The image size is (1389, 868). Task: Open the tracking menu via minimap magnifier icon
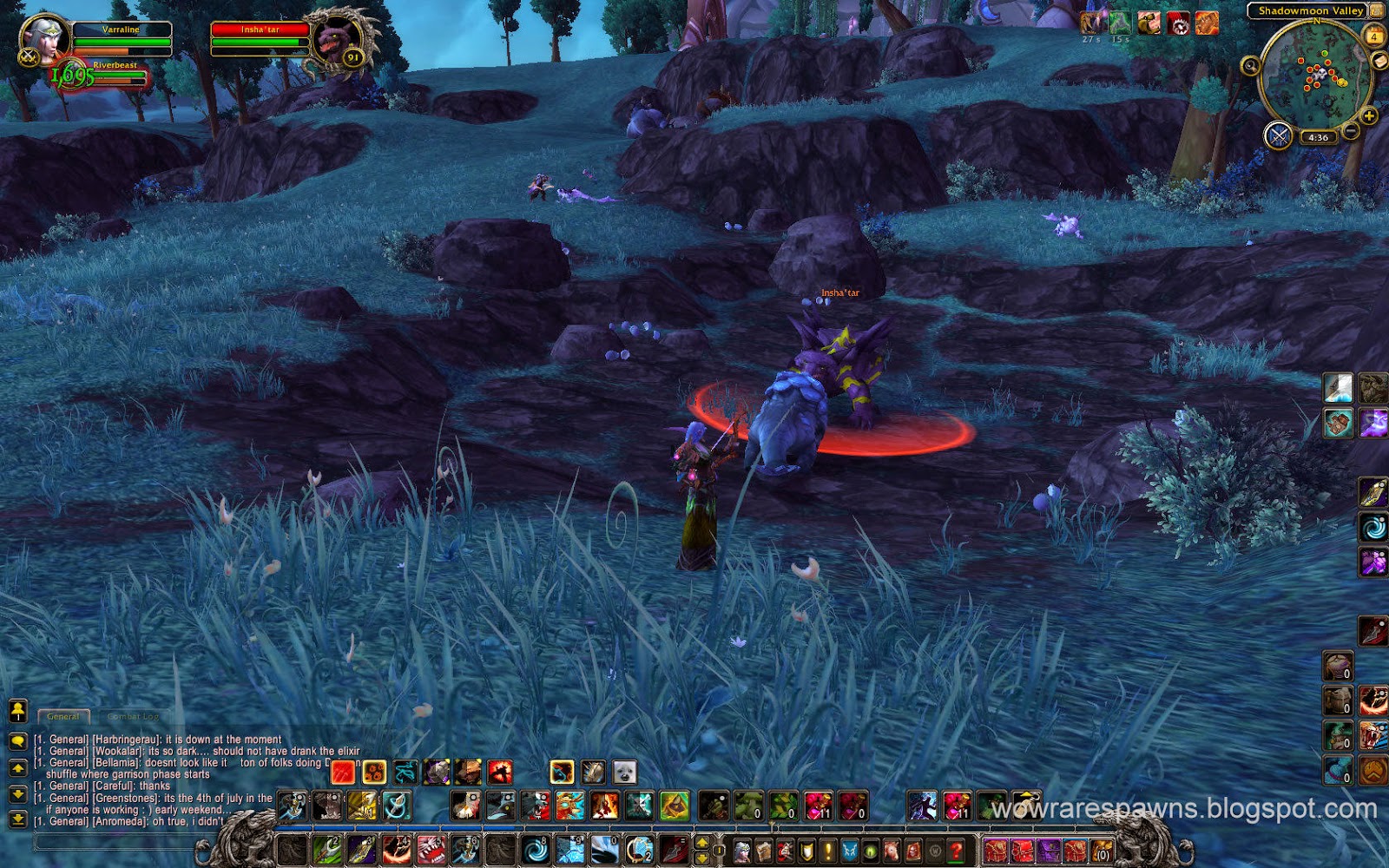click(1250, 65)
